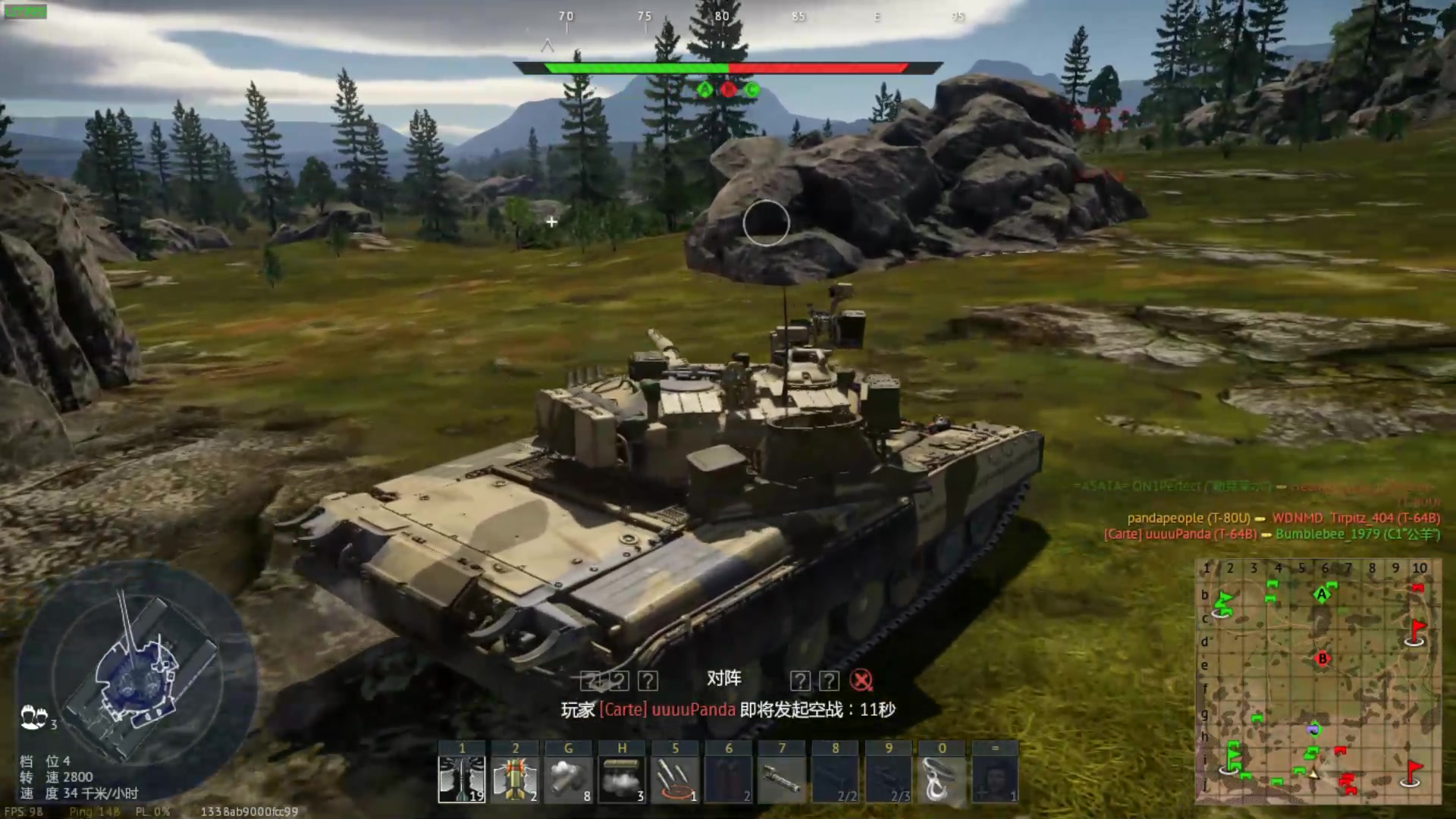The image size is (1456, 819).
Task: Click the red crossed circle matchup icon
Action: 861,680
